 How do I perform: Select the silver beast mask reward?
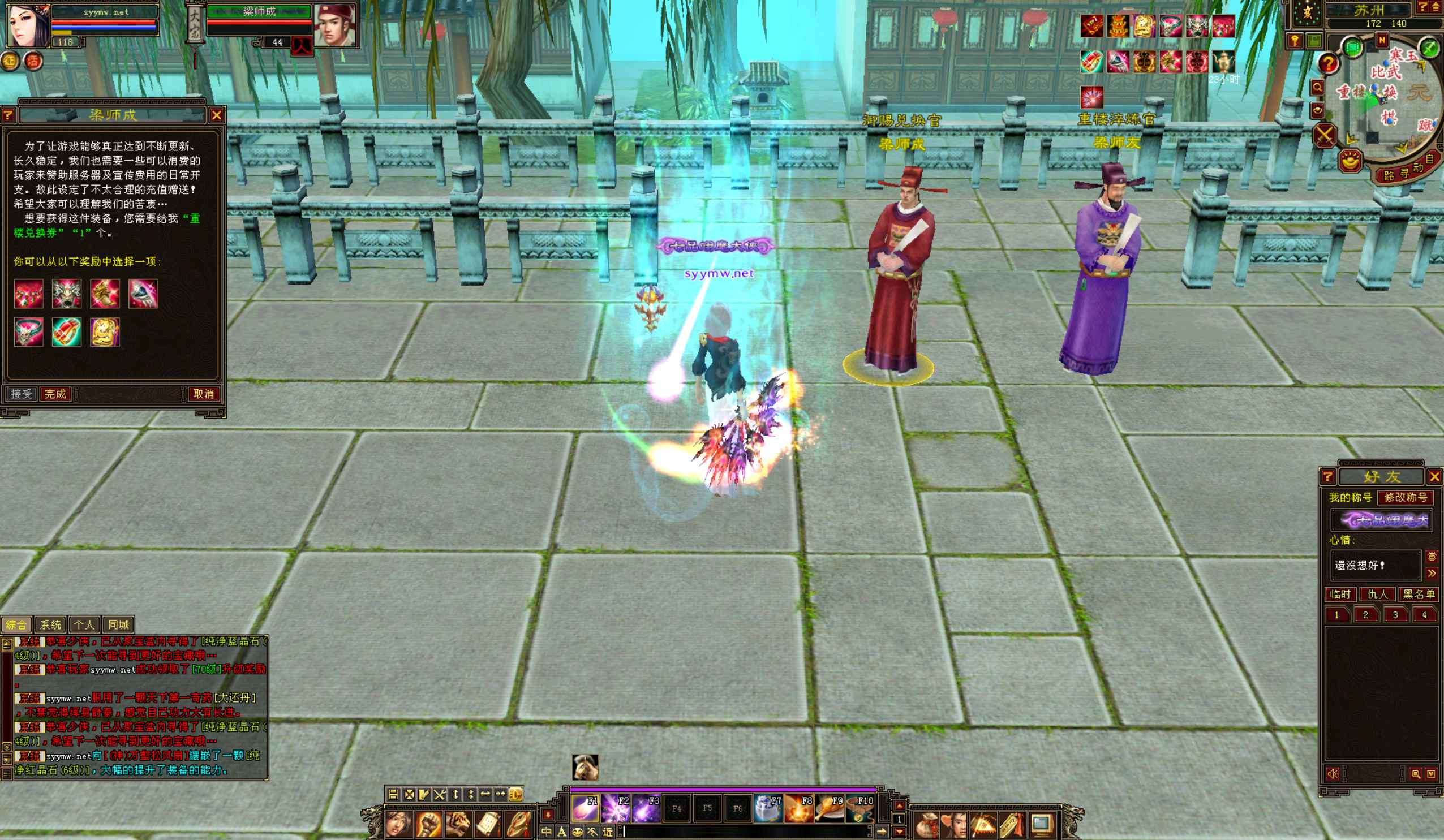(67, 294)
